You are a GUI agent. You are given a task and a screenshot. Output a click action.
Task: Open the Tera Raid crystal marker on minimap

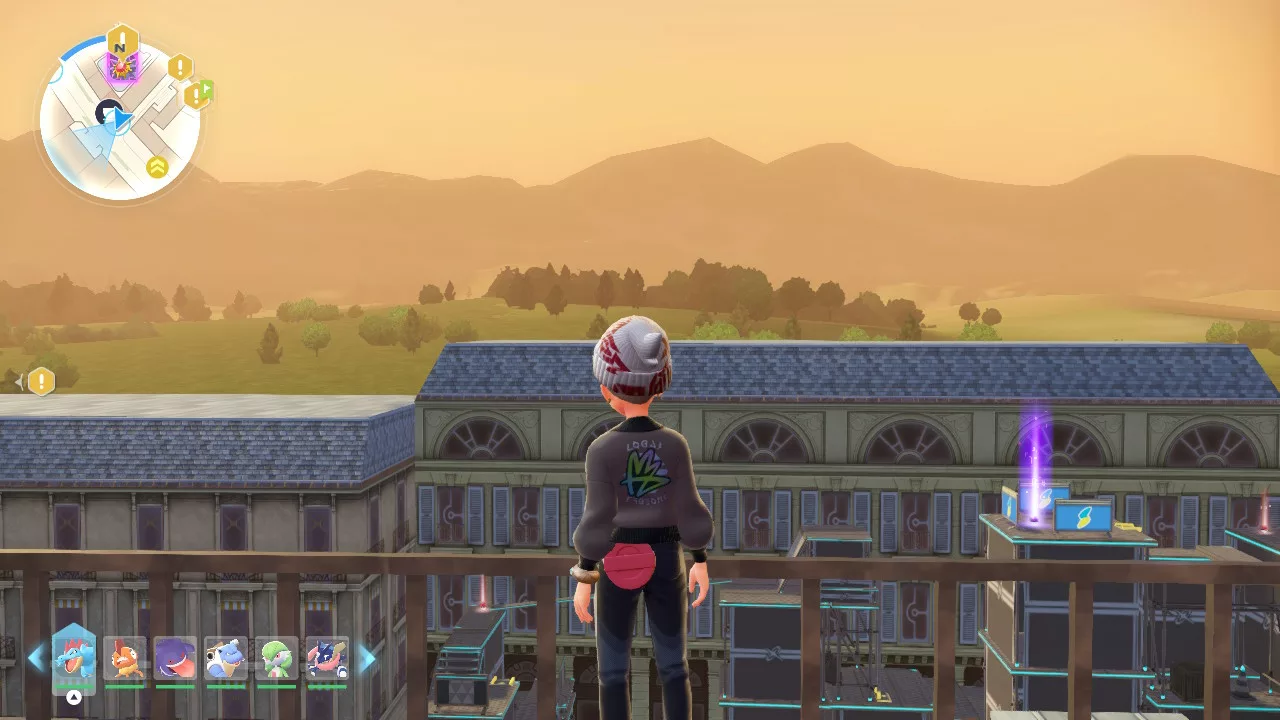[x=121, y=66]
